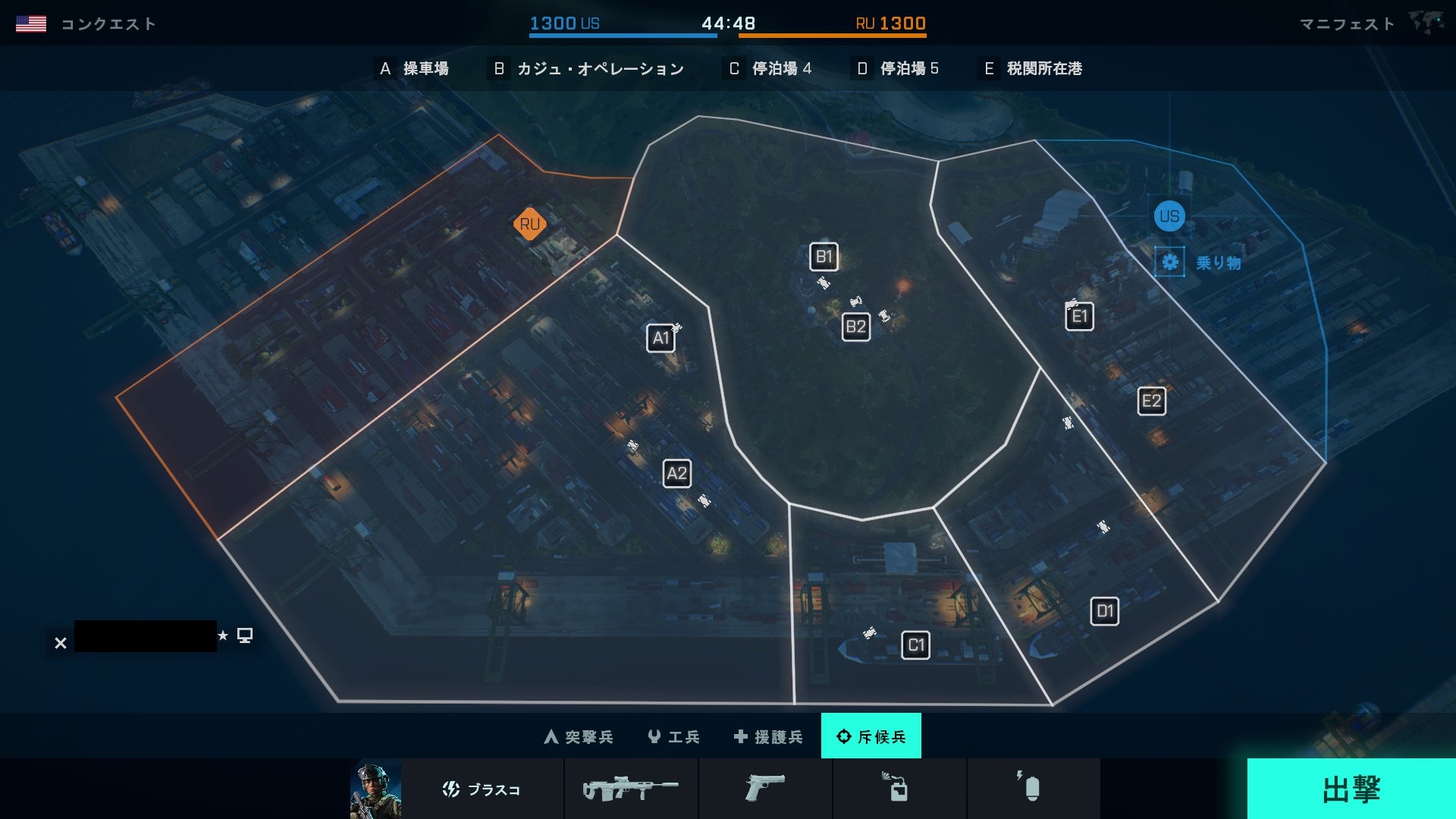The image size is (1456, 819).
Task: Select objective B1 on the map
Action: (x=824, y=257)
